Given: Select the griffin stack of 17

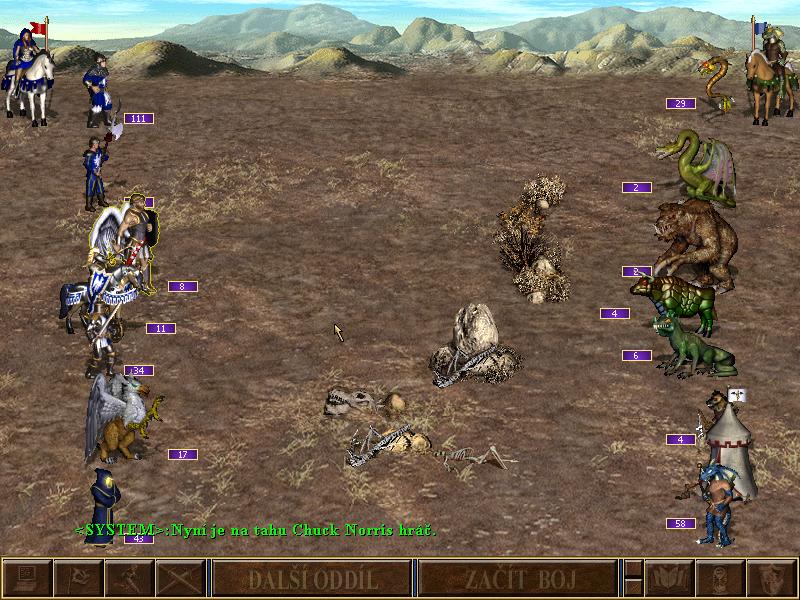Looking at the screenshot, I should (120, 422).
